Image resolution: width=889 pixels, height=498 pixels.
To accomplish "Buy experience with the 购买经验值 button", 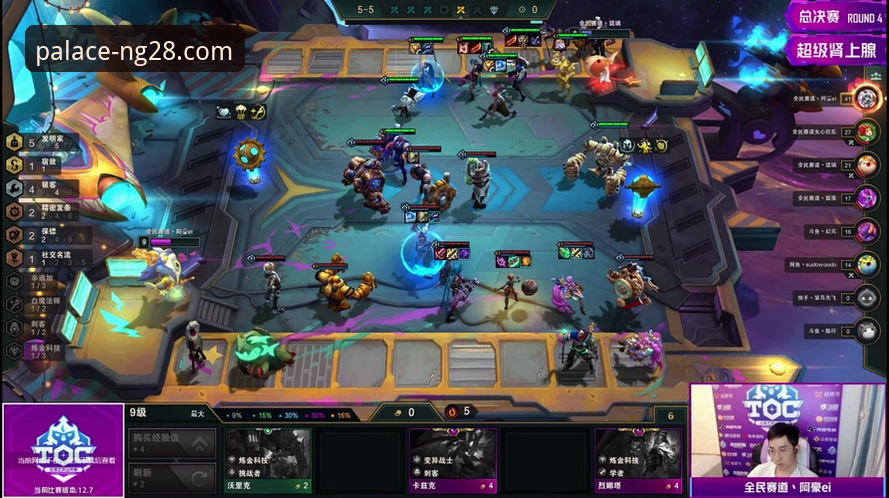I will point(172,443).
